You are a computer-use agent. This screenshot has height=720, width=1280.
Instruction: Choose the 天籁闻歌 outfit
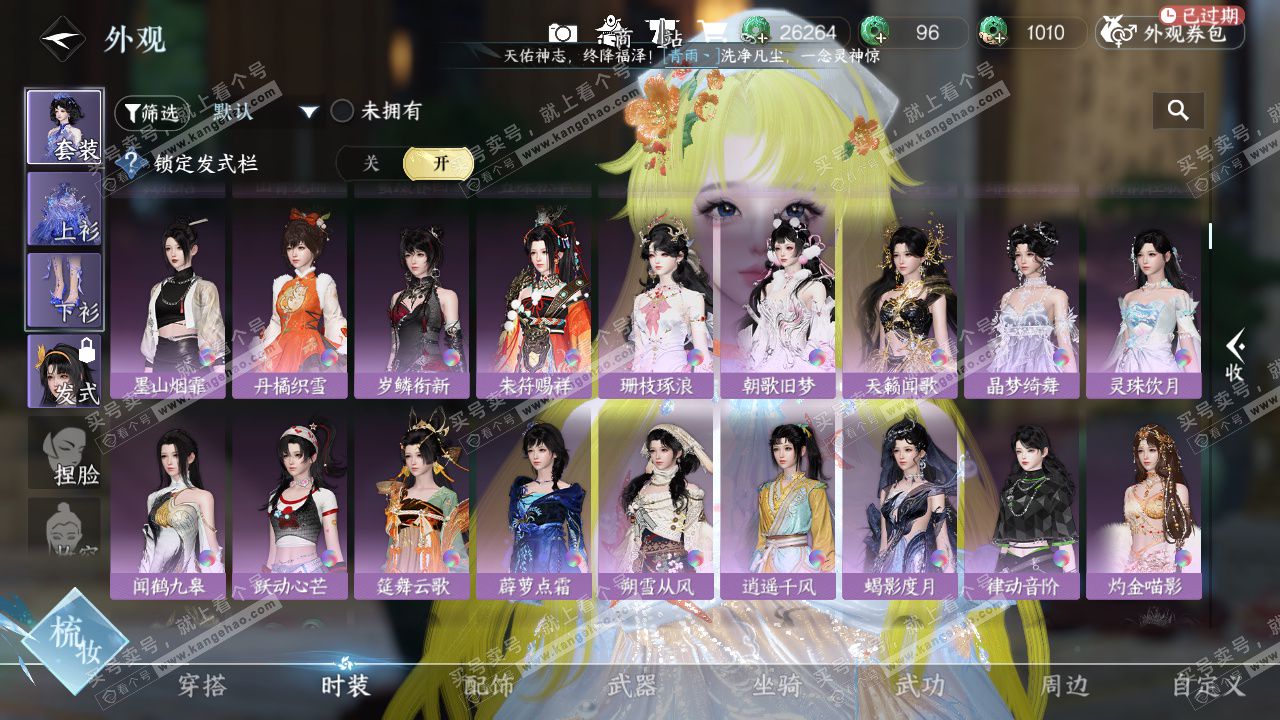[x=900, y=300]
